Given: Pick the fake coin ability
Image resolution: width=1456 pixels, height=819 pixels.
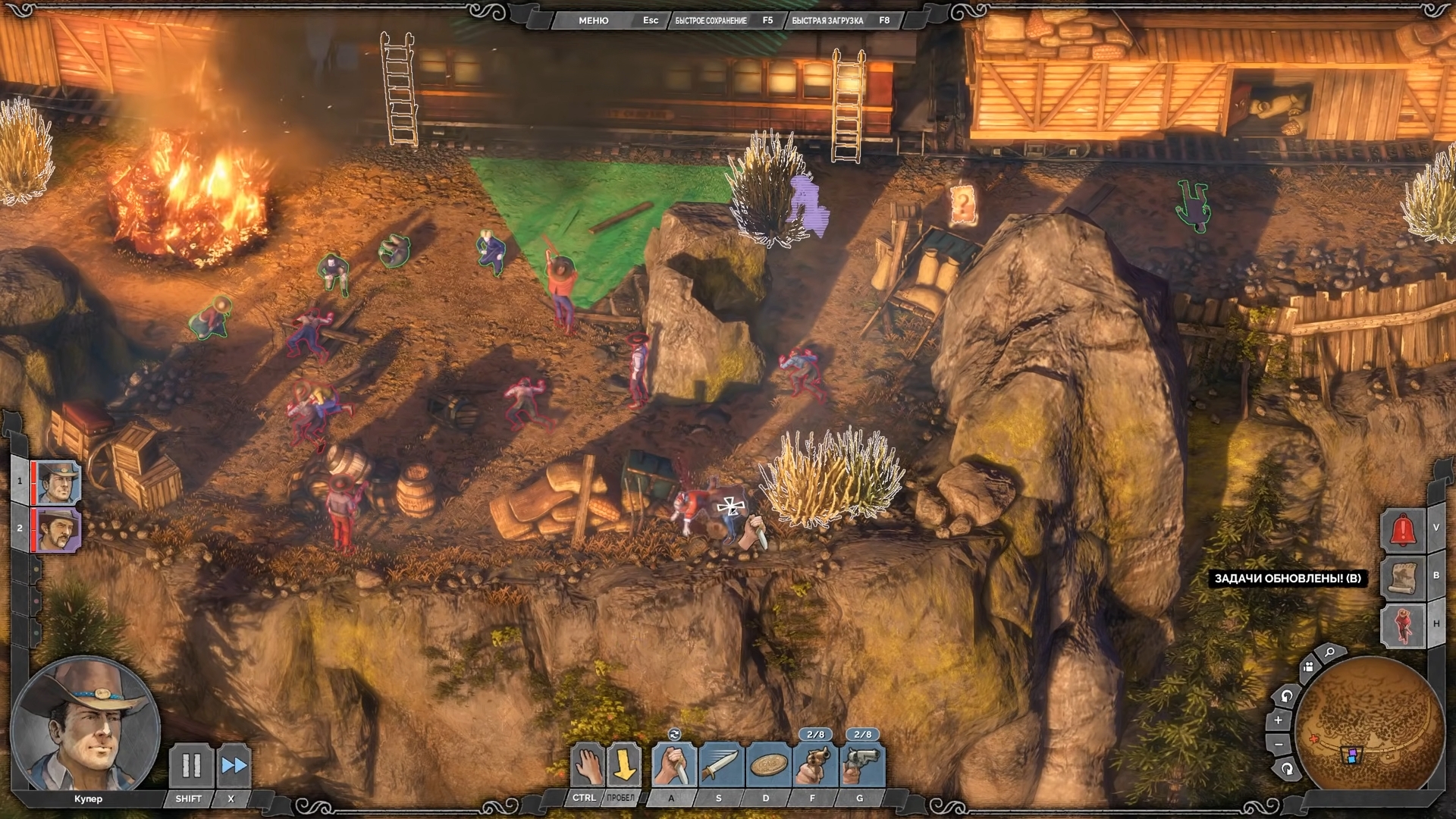Looking at the screenshot, I should (x=767, y=766).
